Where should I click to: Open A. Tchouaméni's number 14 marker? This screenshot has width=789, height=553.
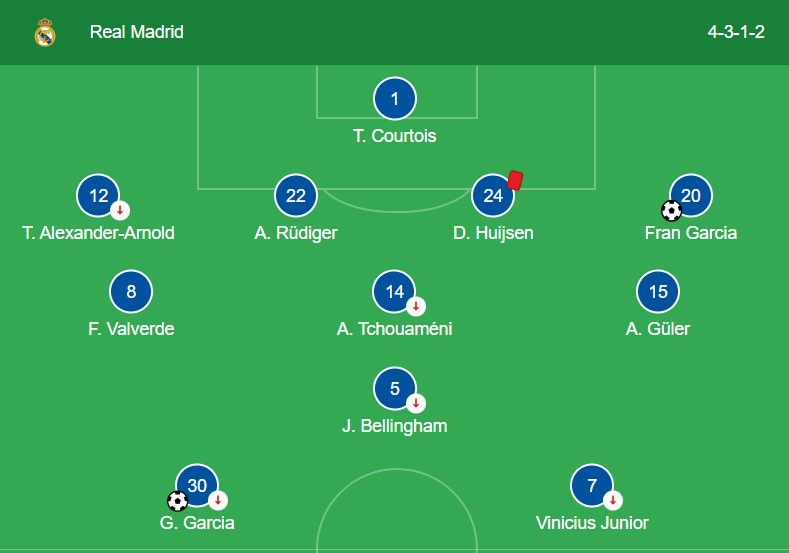[394, 292]
